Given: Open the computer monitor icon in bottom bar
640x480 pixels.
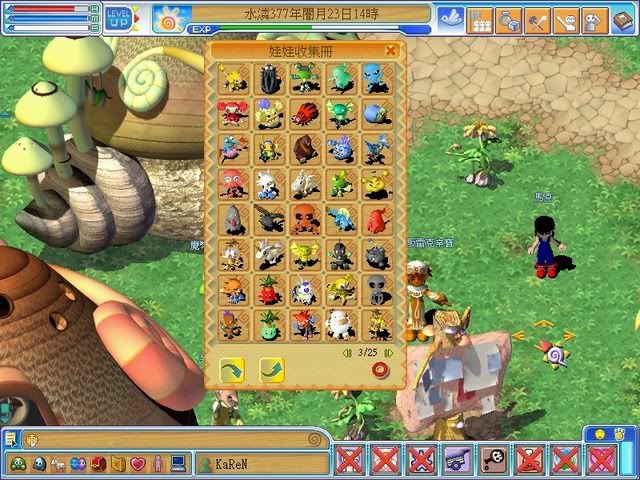Looking at the screenshot, I should [178, 464].
